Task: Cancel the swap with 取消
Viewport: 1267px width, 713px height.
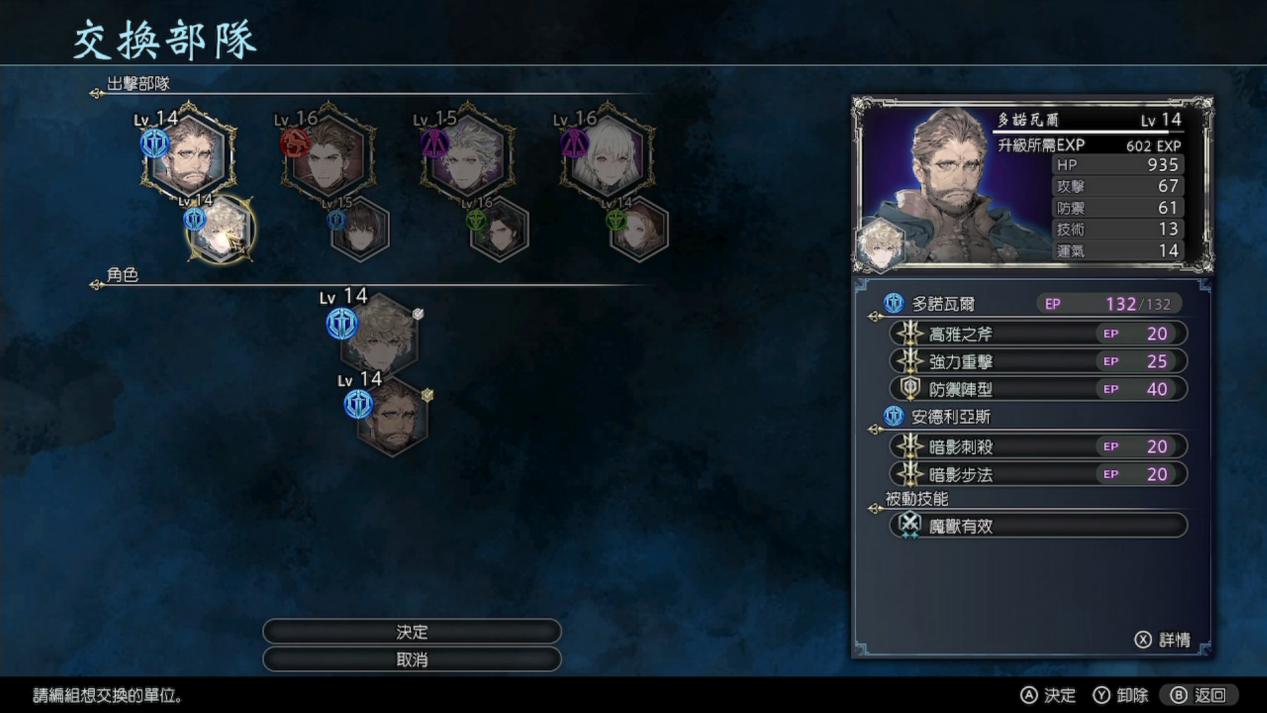Action: point(411,660)
